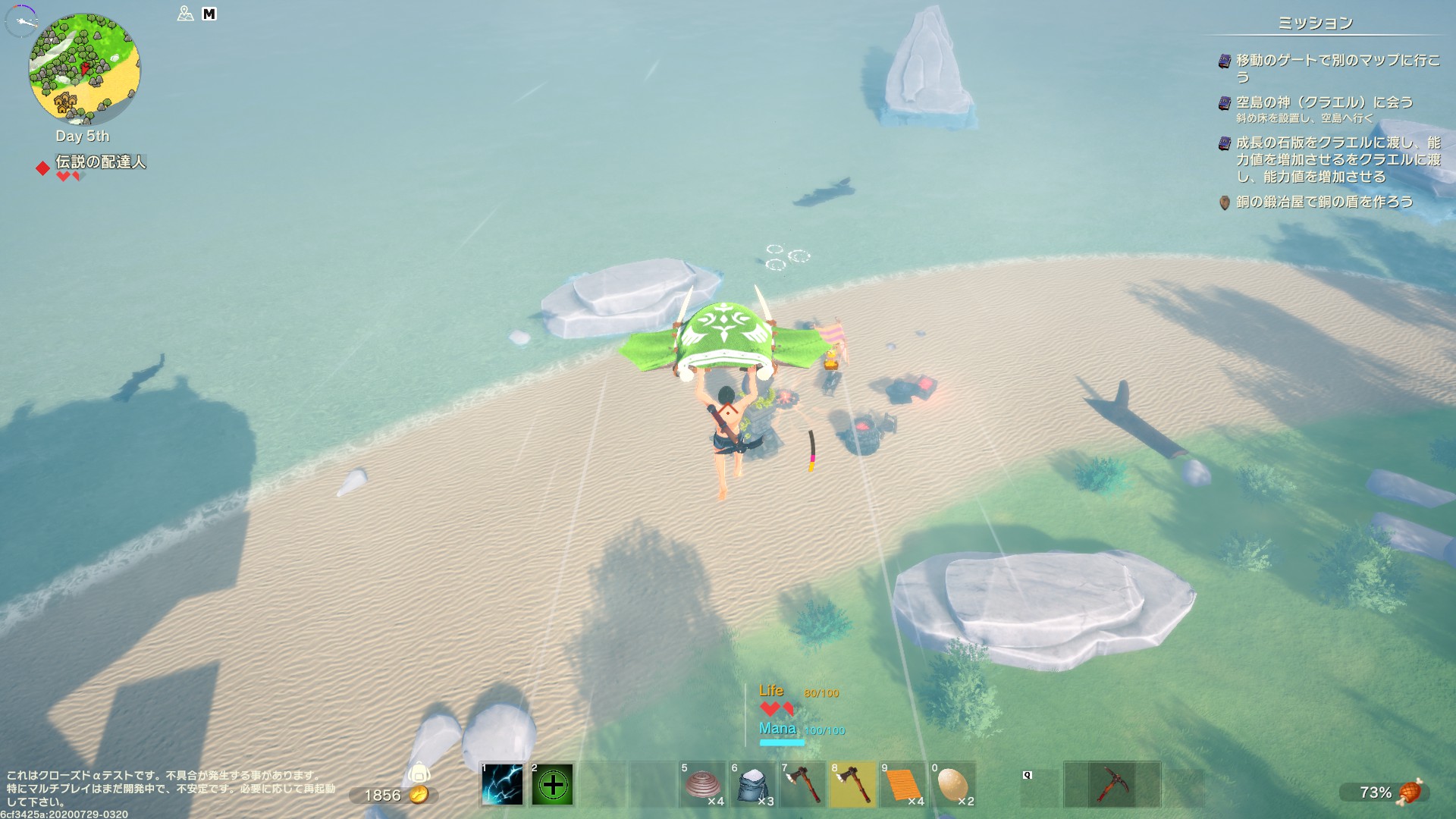The image size is (1456, 819).
Task: Select the gate travel mission entry
Action: [x=1337, y=67]
